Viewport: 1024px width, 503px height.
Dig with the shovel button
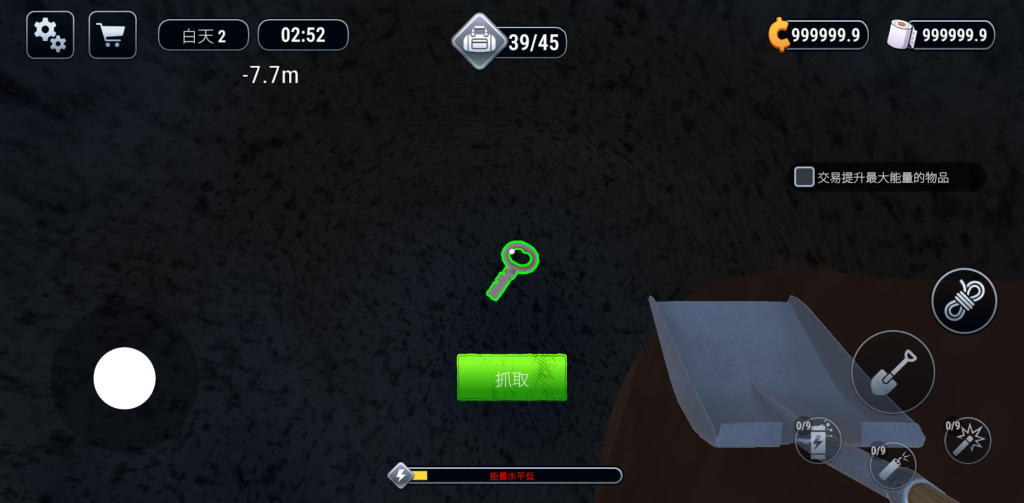coord(892,372)
